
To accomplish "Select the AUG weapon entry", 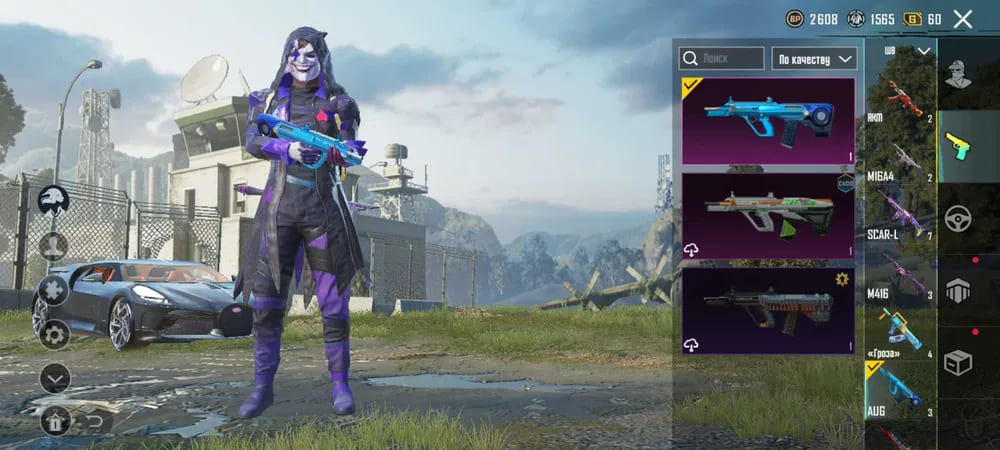I will (900, 392).
